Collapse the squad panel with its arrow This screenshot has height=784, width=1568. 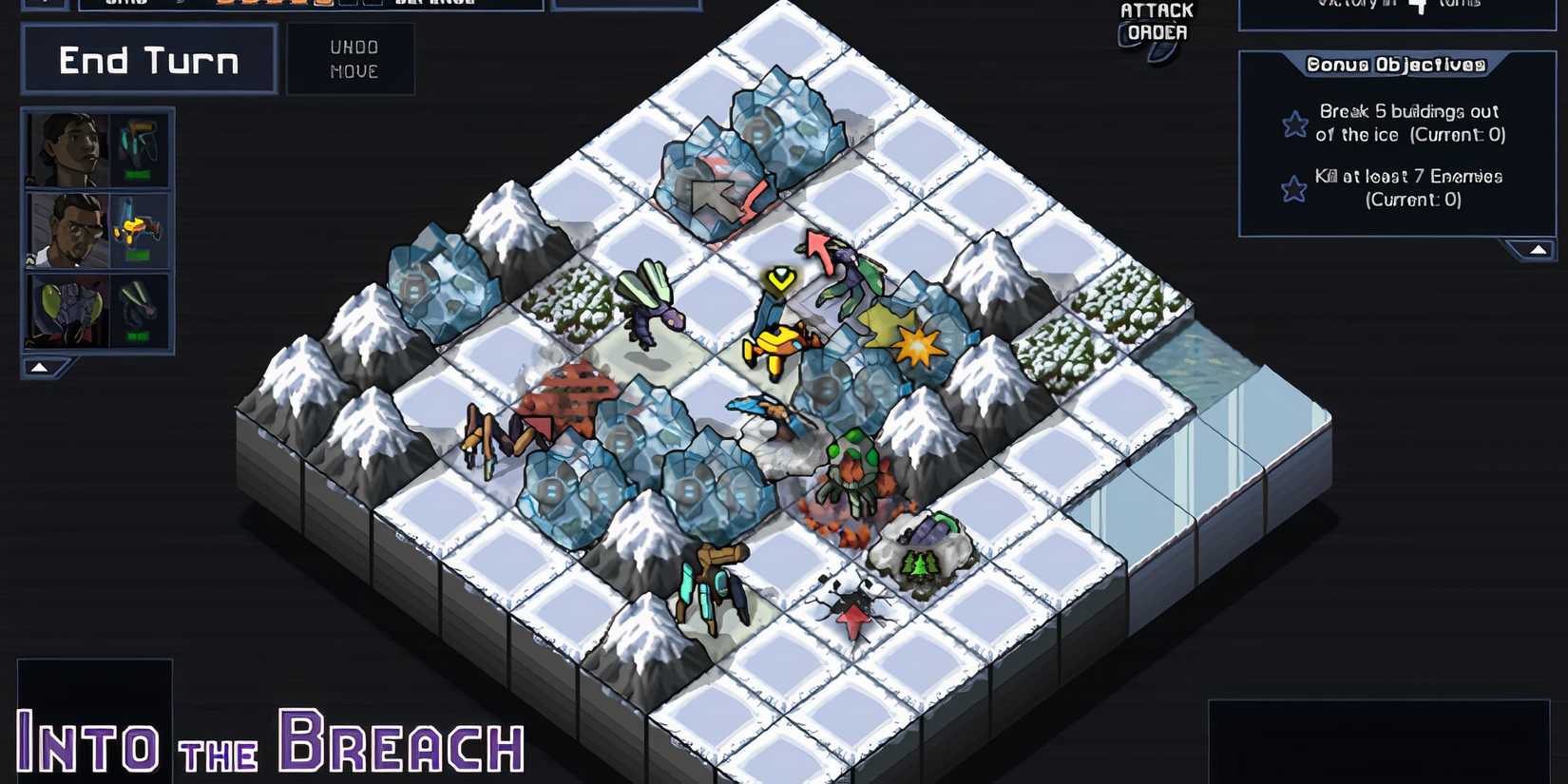click(x=40, y=365)
